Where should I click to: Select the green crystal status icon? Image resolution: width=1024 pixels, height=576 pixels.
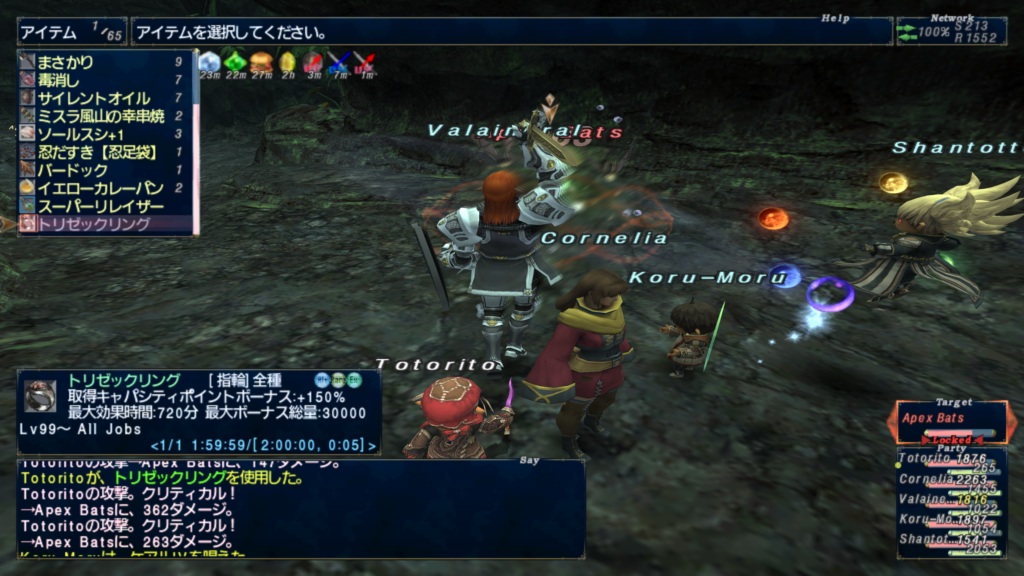point(235,64)
